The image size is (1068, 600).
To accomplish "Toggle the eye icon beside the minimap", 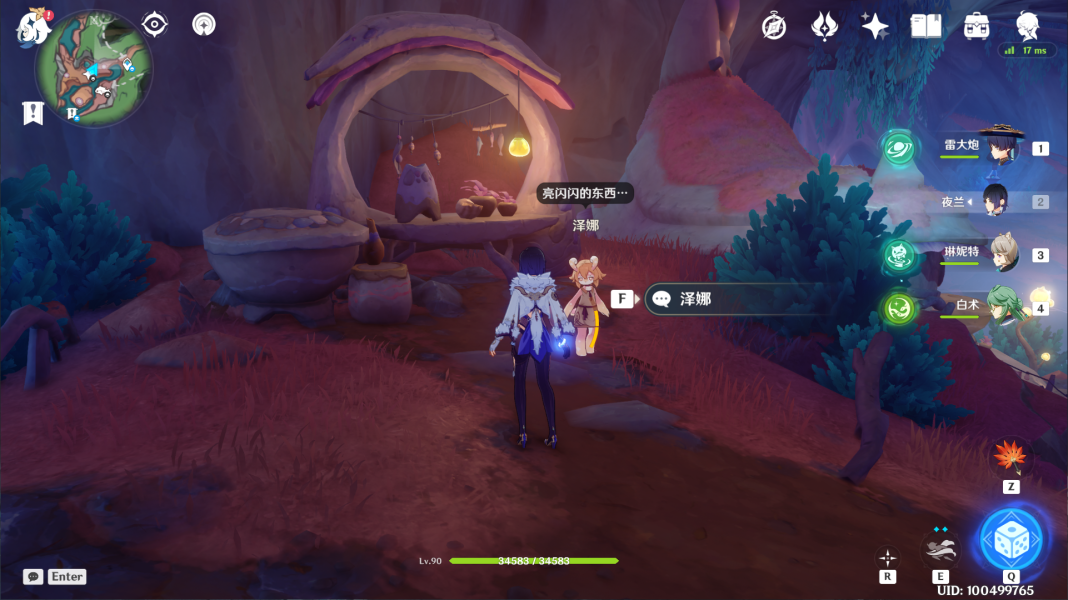I will pyautogui.click(x=155, y=24).
